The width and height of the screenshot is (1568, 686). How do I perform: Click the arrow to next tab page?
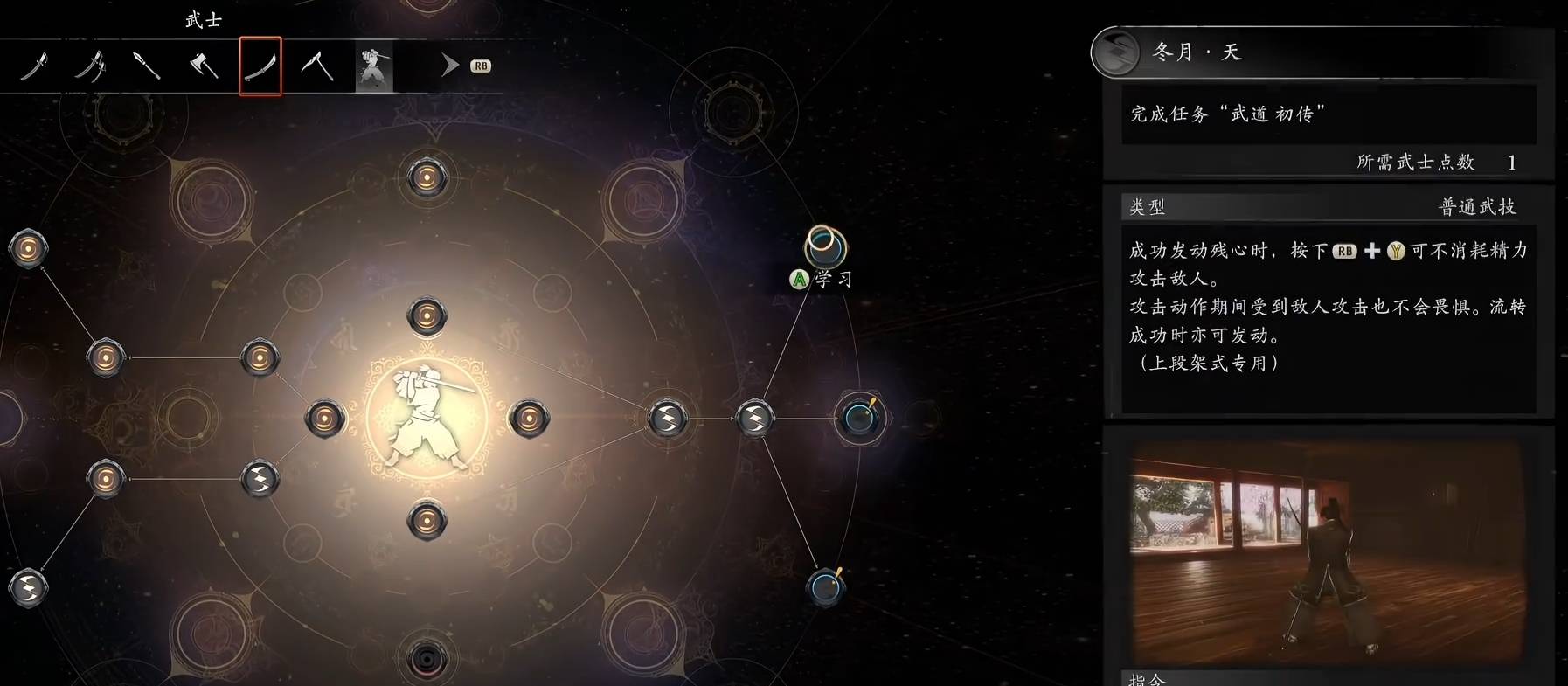[450, 66]
